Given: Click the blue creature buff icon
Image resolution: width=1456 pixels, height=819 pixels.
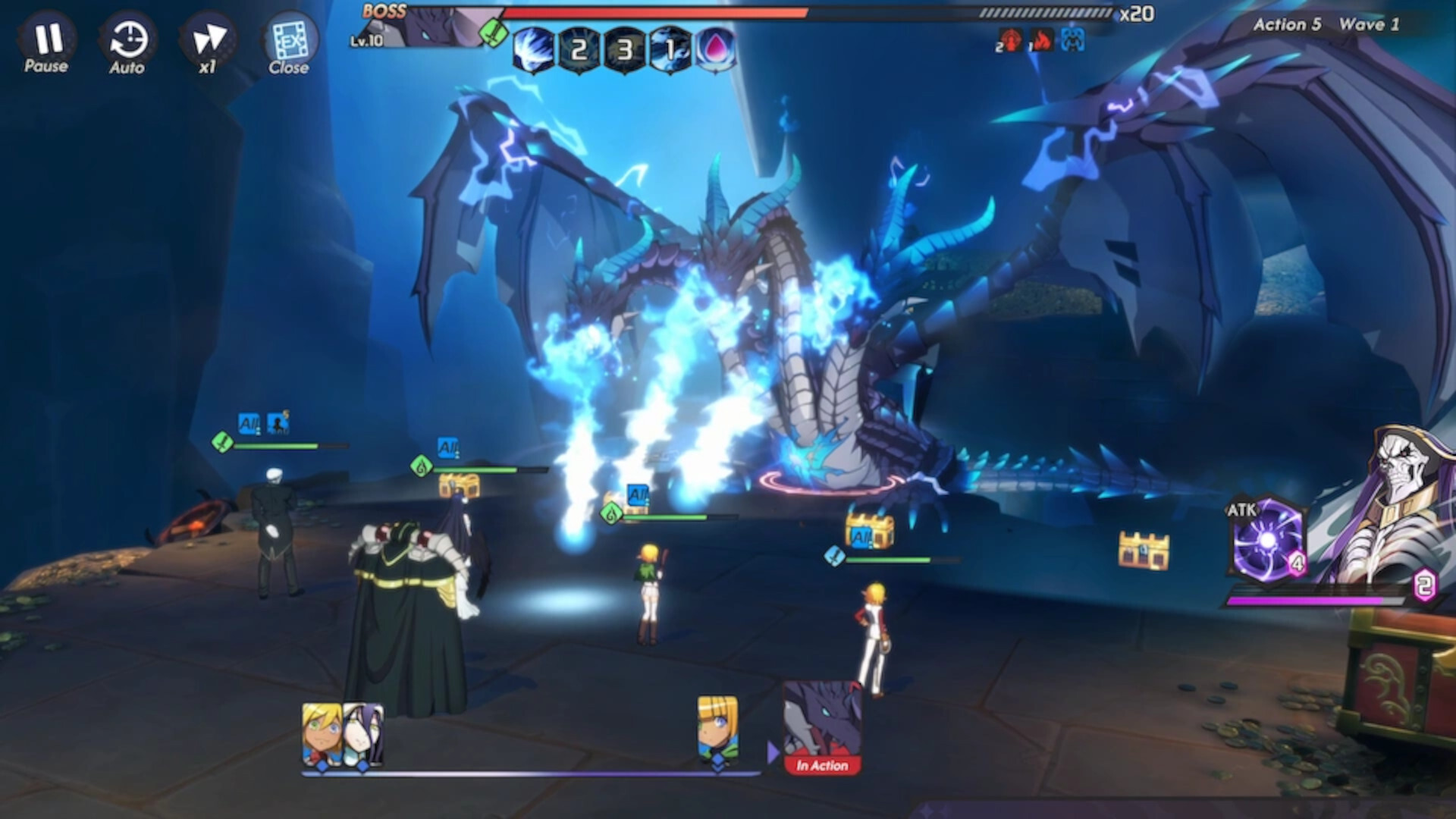Looking at the screenshot, I should [x=1073, y=39].
